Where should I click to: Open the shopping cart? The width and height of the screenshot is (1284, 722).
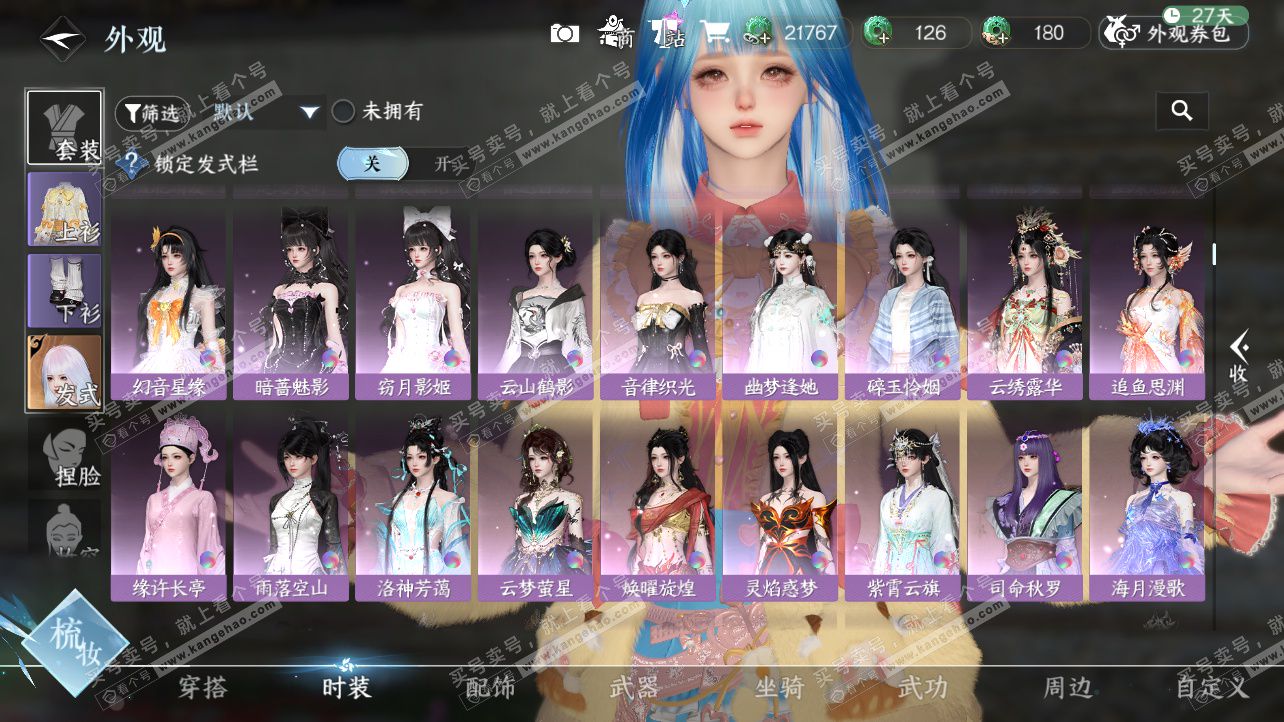(x=716, y=33)
